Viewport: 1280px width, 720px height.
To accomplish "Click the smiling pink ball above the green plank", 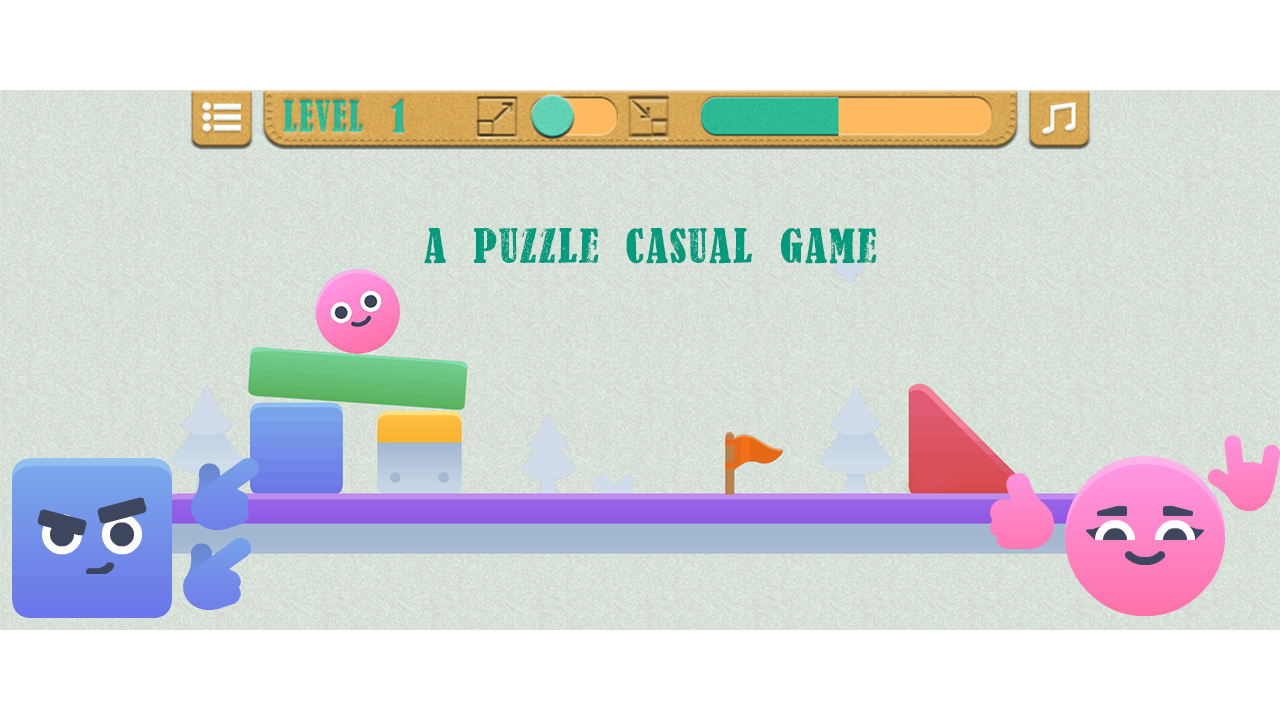I will [x=357, y=312].
